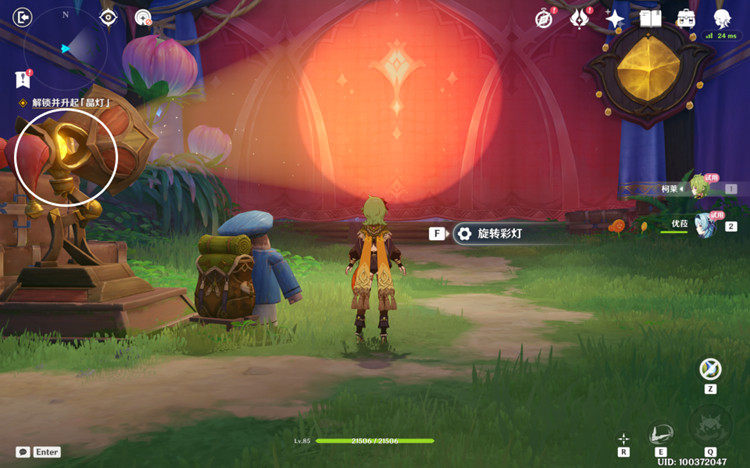This screenshot has height=468, width=750.
Task: Toggle the eye-shaped elemental sight icon
Action: coord(109,17)
